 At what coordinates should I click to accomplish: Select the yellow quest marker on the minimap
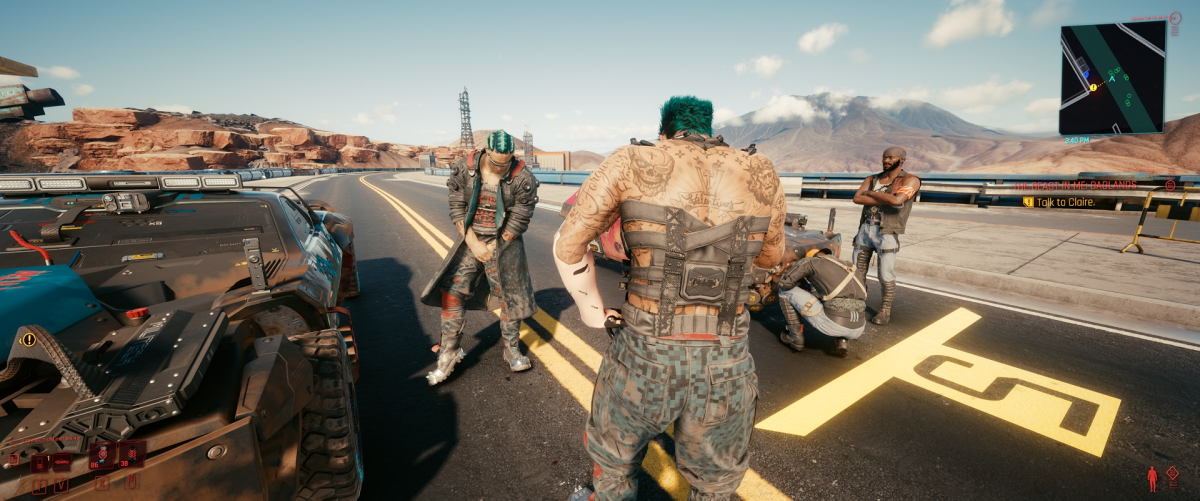[1092, 88]
